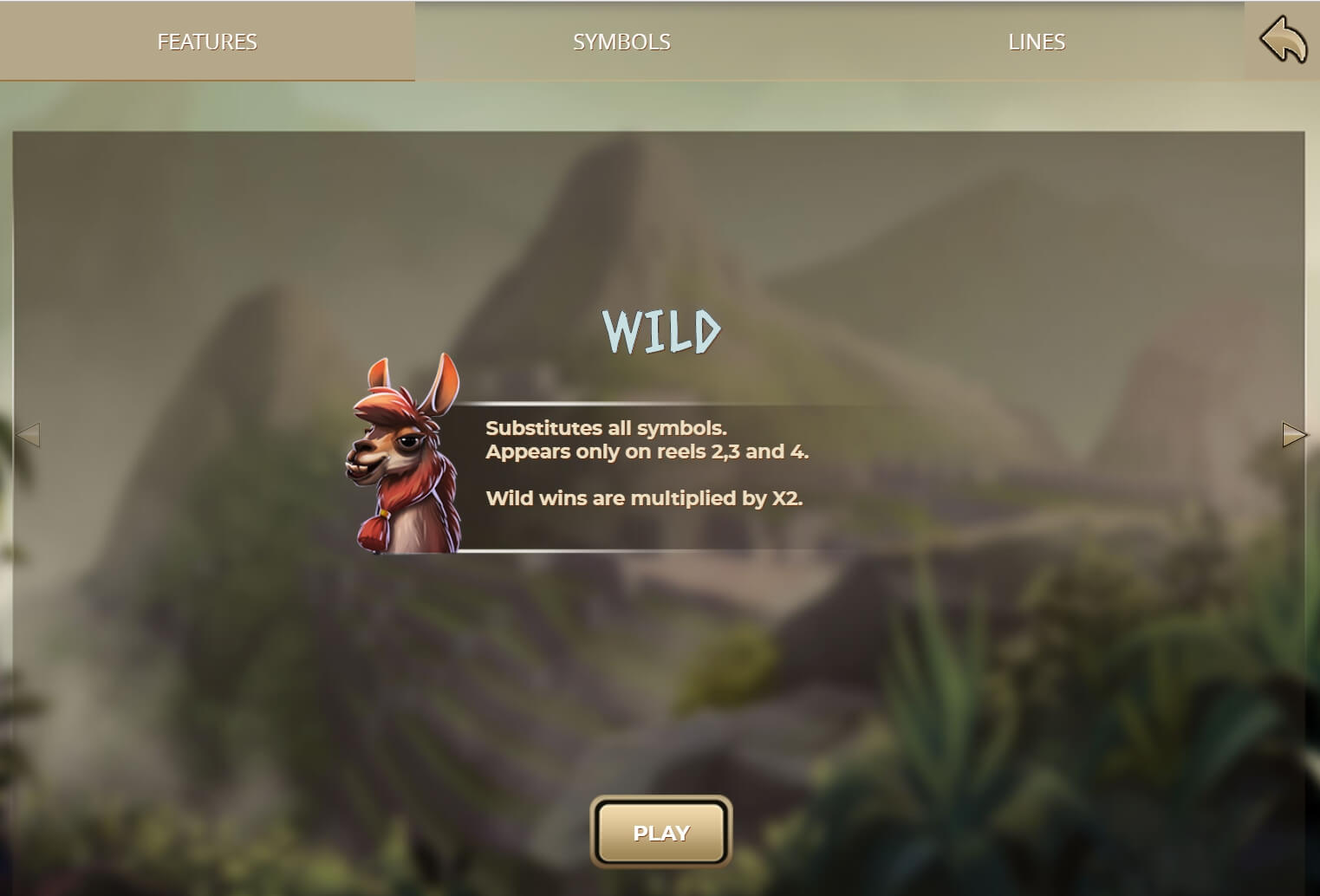The width and height of the screenshot is (1320, 896).
Task: Show the Lines tab
Action: point(1036,42)
